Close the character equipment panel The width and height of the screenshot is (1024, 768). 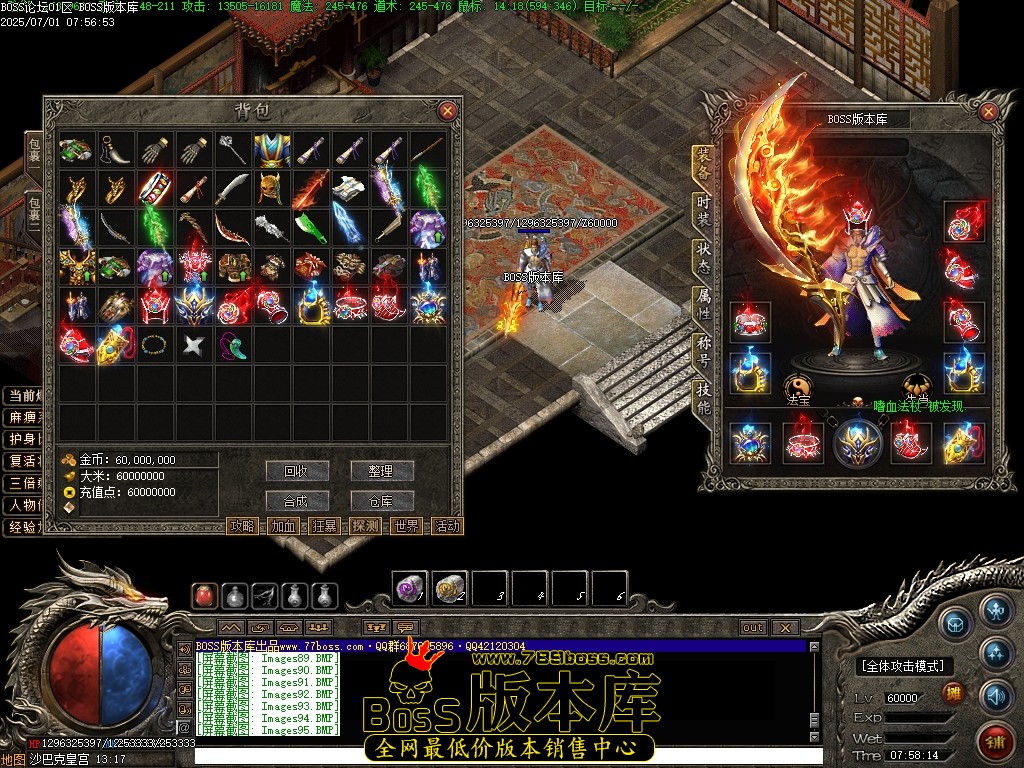pyautogui.click(x=989, y=111)
